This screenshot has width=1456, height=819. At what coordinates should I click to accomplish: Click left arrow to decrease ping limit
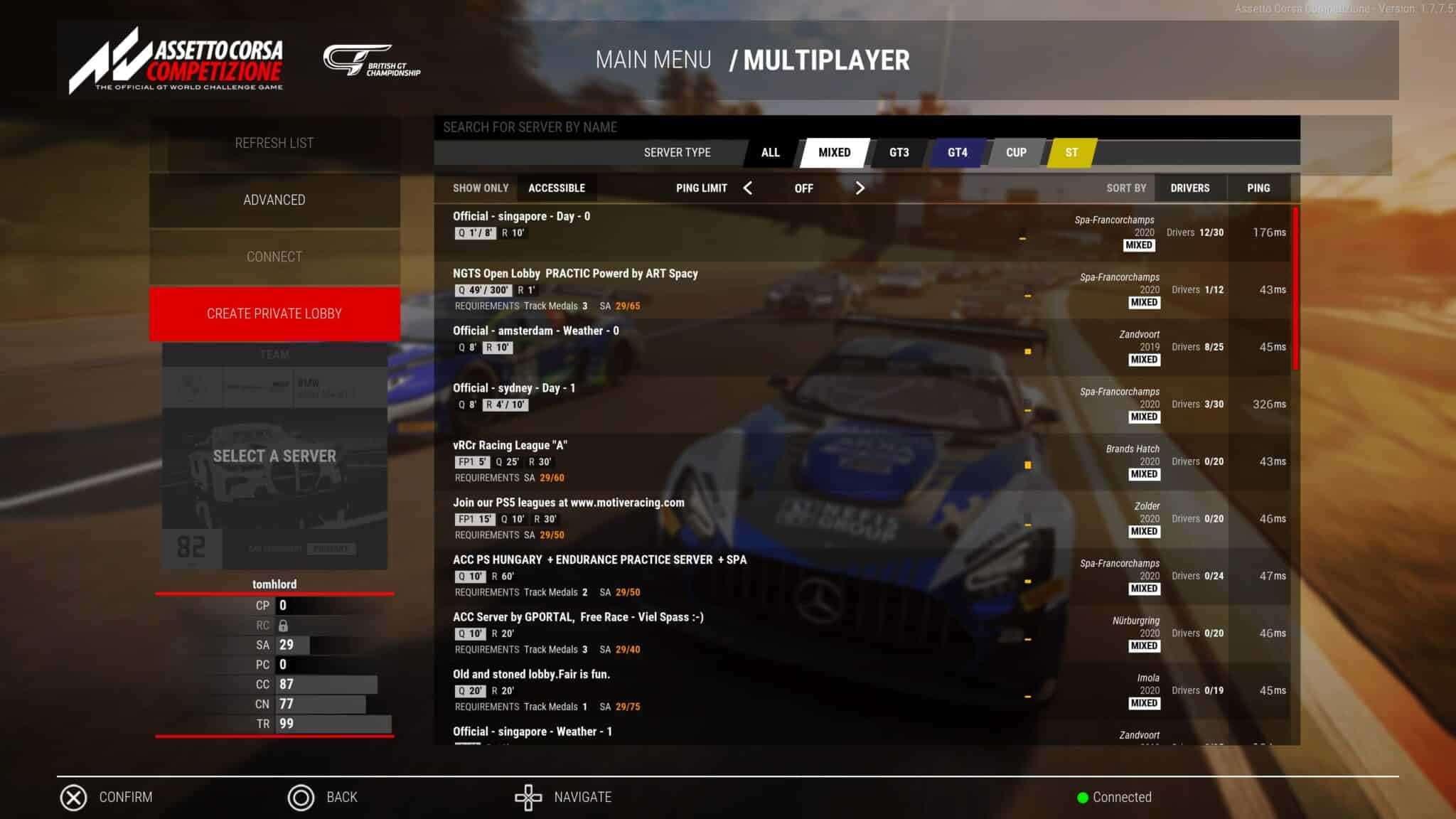[749, 188]
